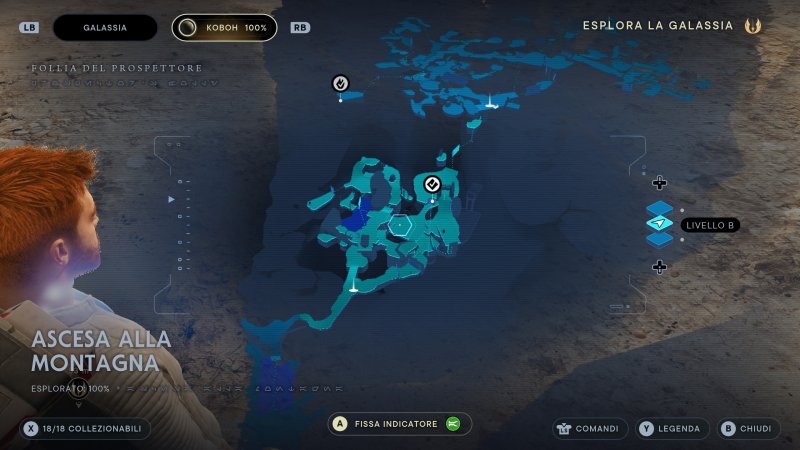Close the map with Chiudi
The image size is (800, 450).
point(746,429)
